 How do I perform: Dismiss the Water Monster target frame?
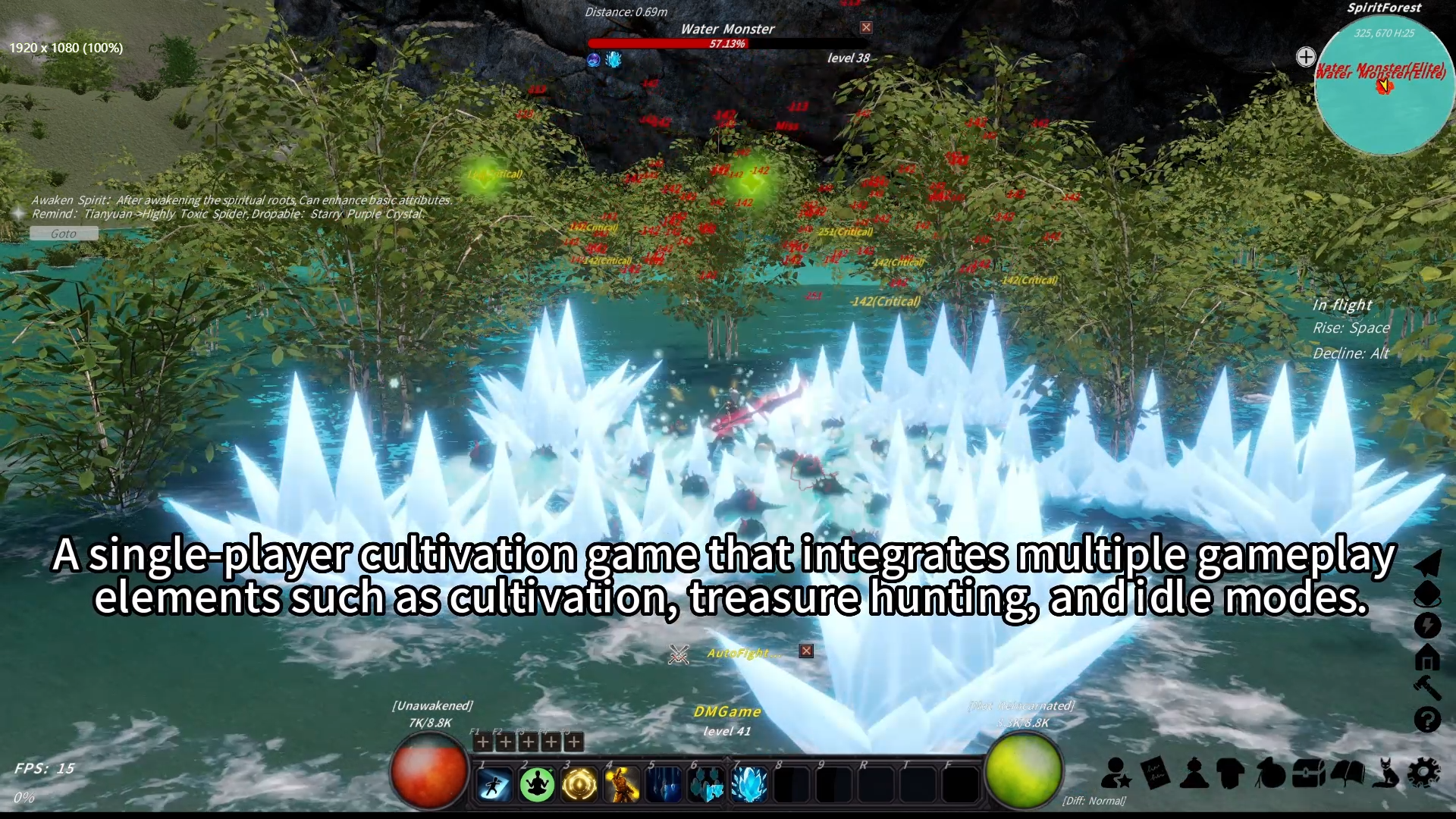tap(865, 27)
